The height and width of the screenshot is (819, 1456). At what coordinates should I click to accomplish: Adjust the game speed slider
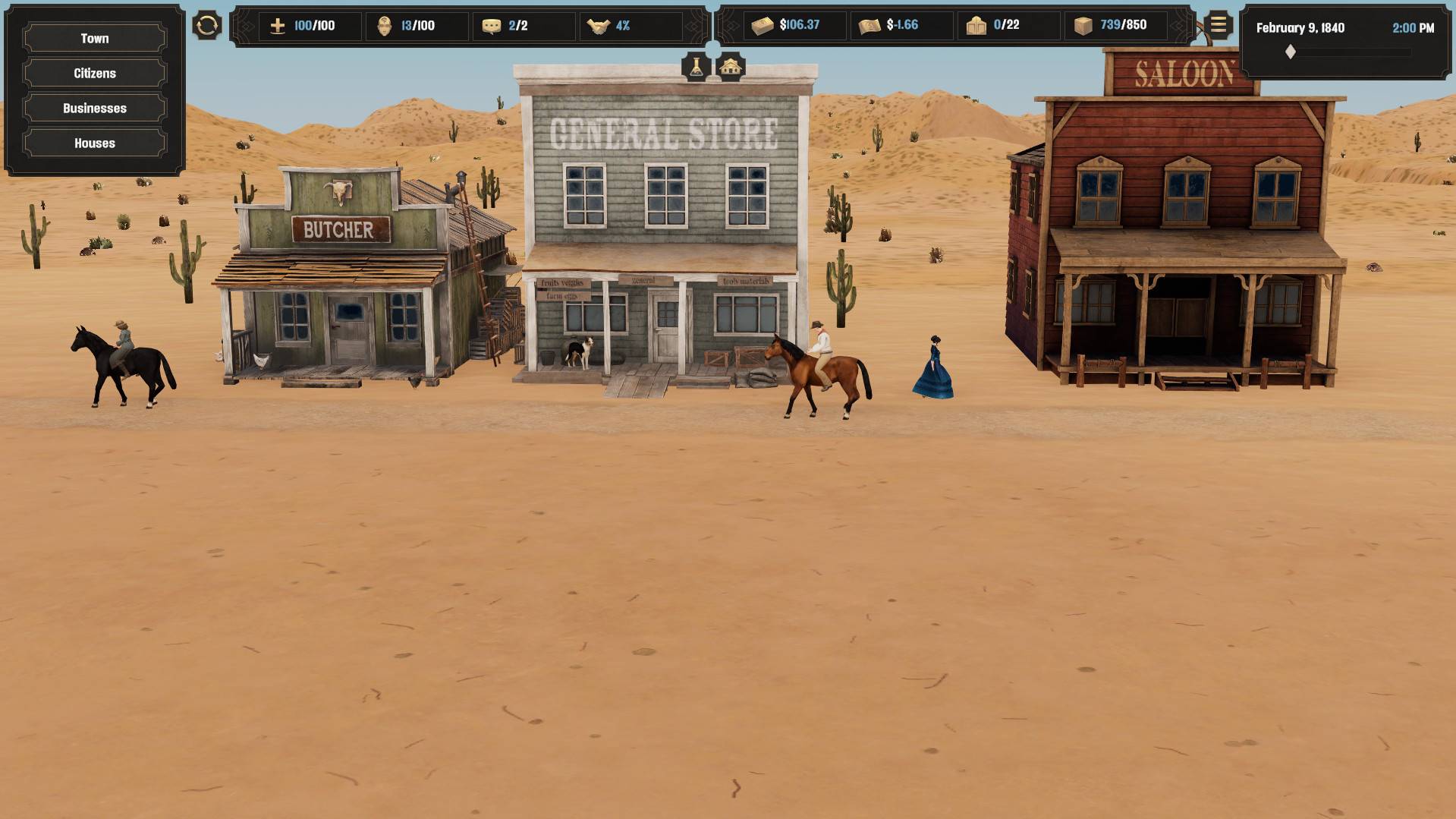(x=1291, y=52)
